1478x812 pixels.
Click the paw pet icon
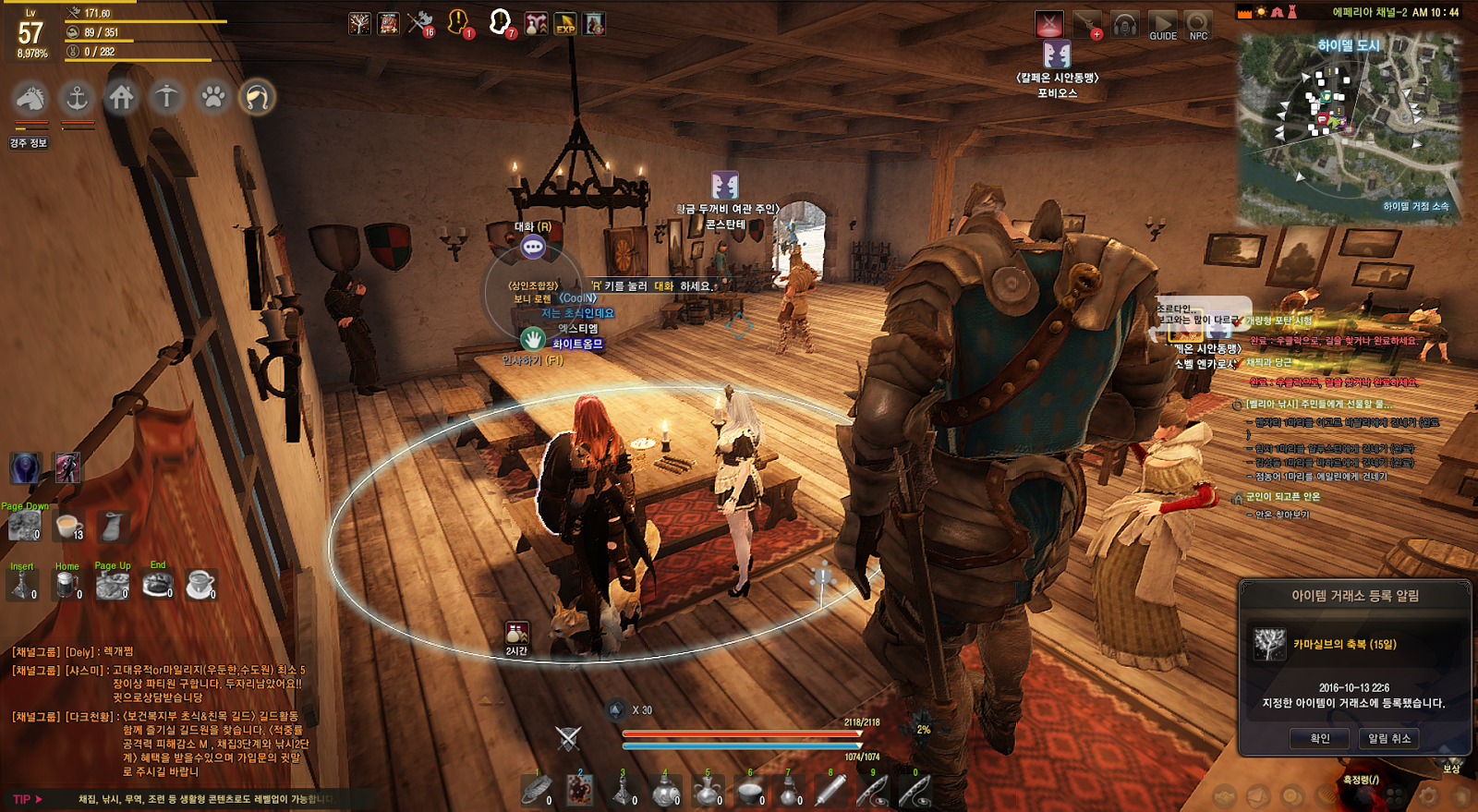(213, 97)
